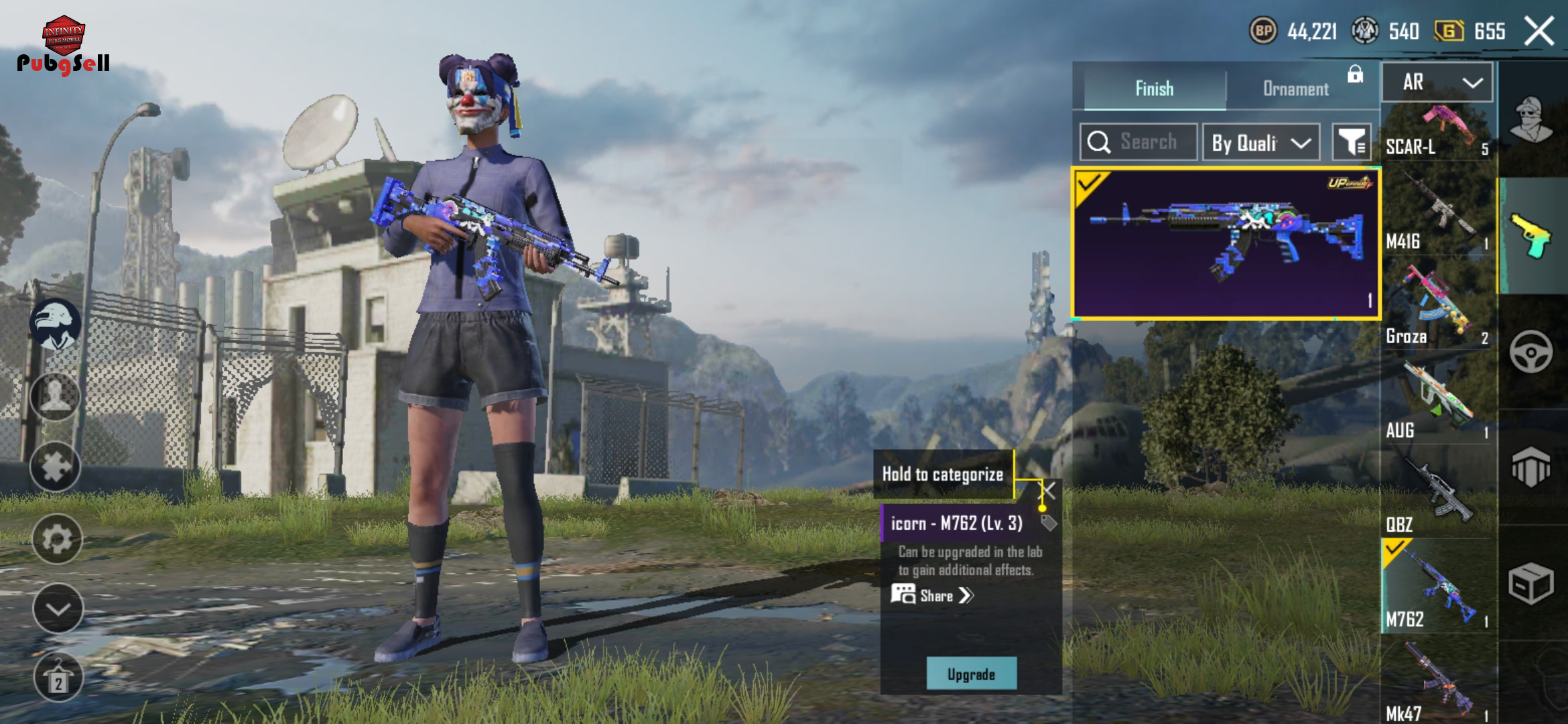Open the locked Ornament tab
The height and width of the screenshot is (724, 1568).
tap(1296, 88)
